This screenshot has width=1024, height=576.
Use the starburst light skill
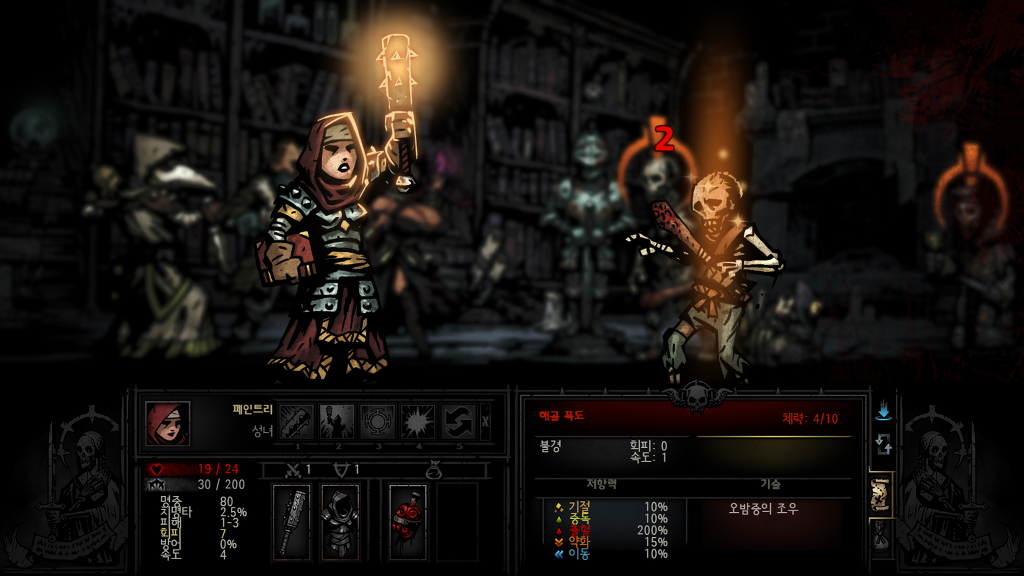point(418,422)
